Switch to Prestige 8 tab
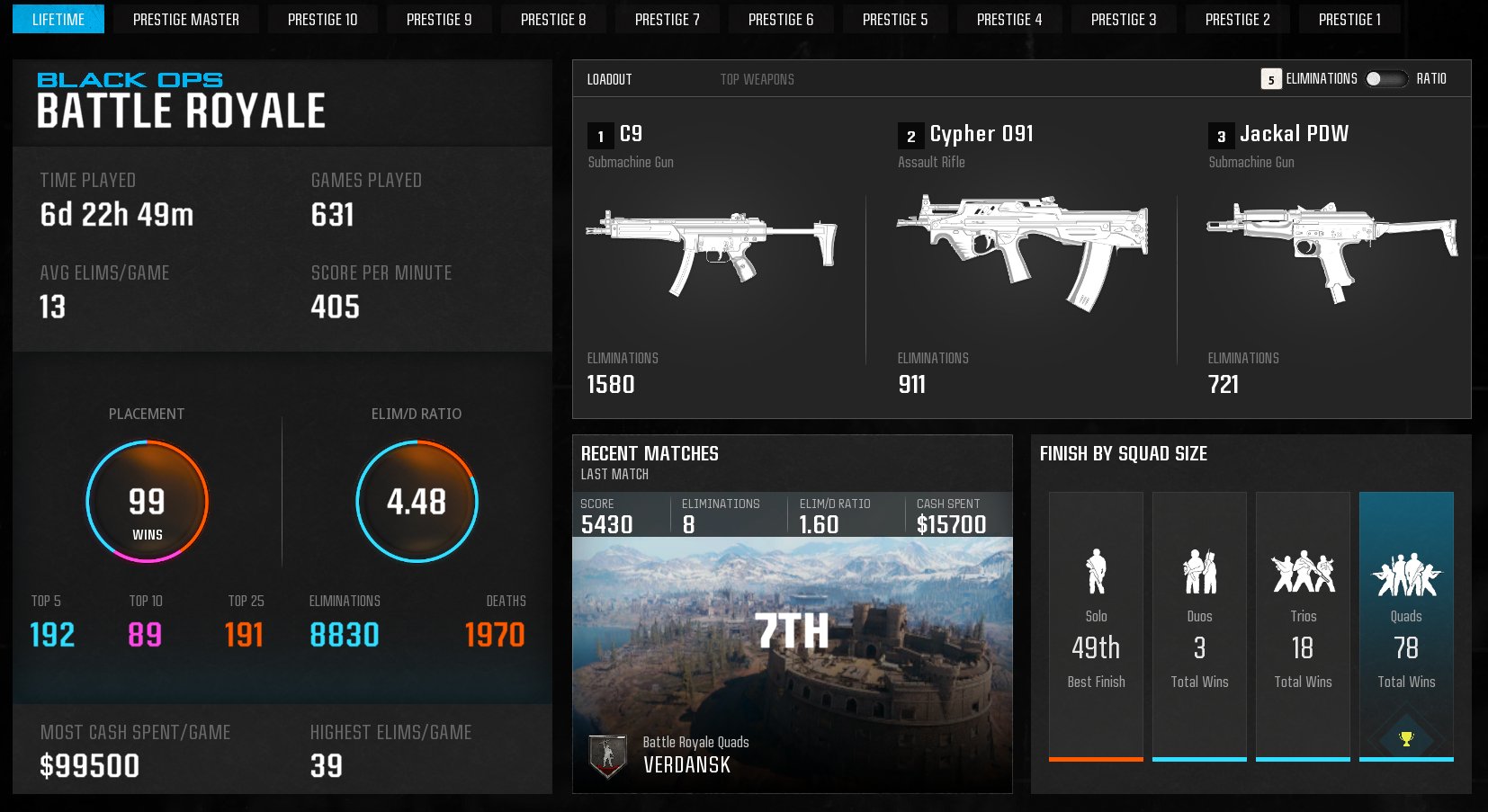 click(x=553, y=20)
